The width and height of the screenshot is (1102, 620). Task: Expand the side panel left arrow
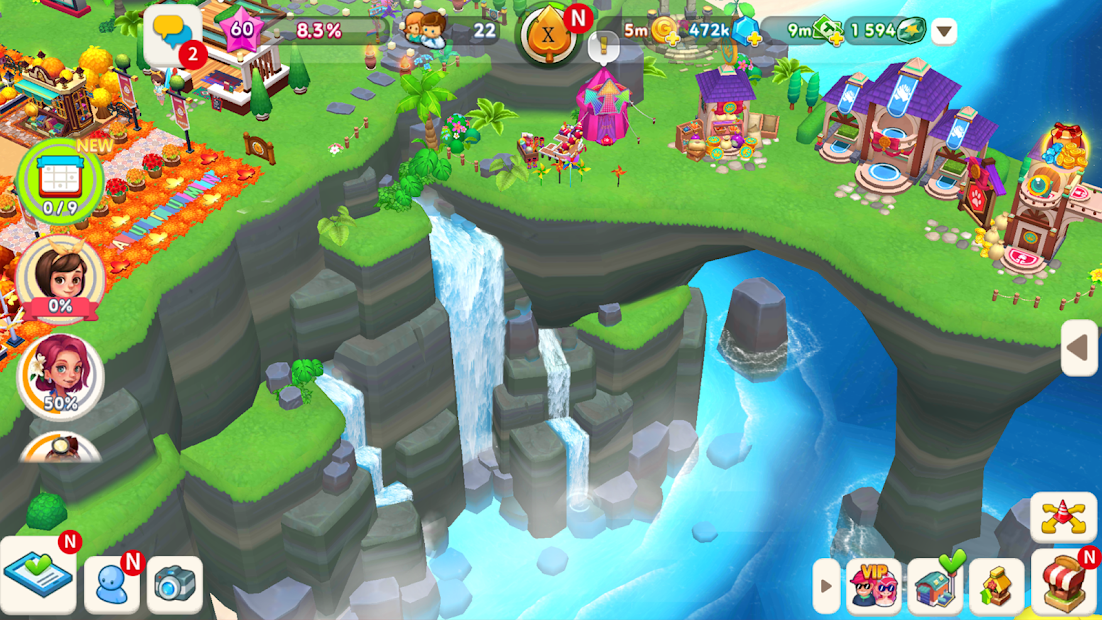coord(1079,348)
